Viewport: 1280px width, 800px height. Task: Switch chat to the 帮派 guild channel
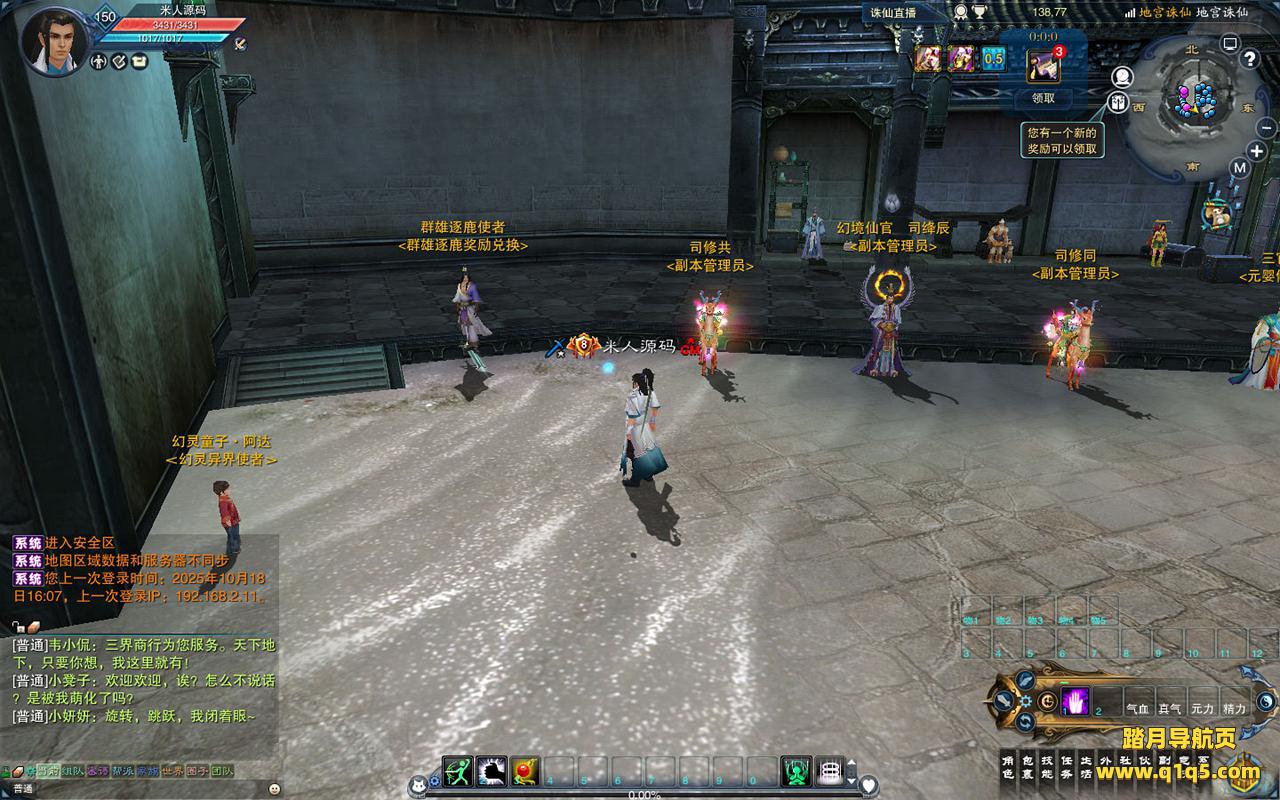coord(122,771)
